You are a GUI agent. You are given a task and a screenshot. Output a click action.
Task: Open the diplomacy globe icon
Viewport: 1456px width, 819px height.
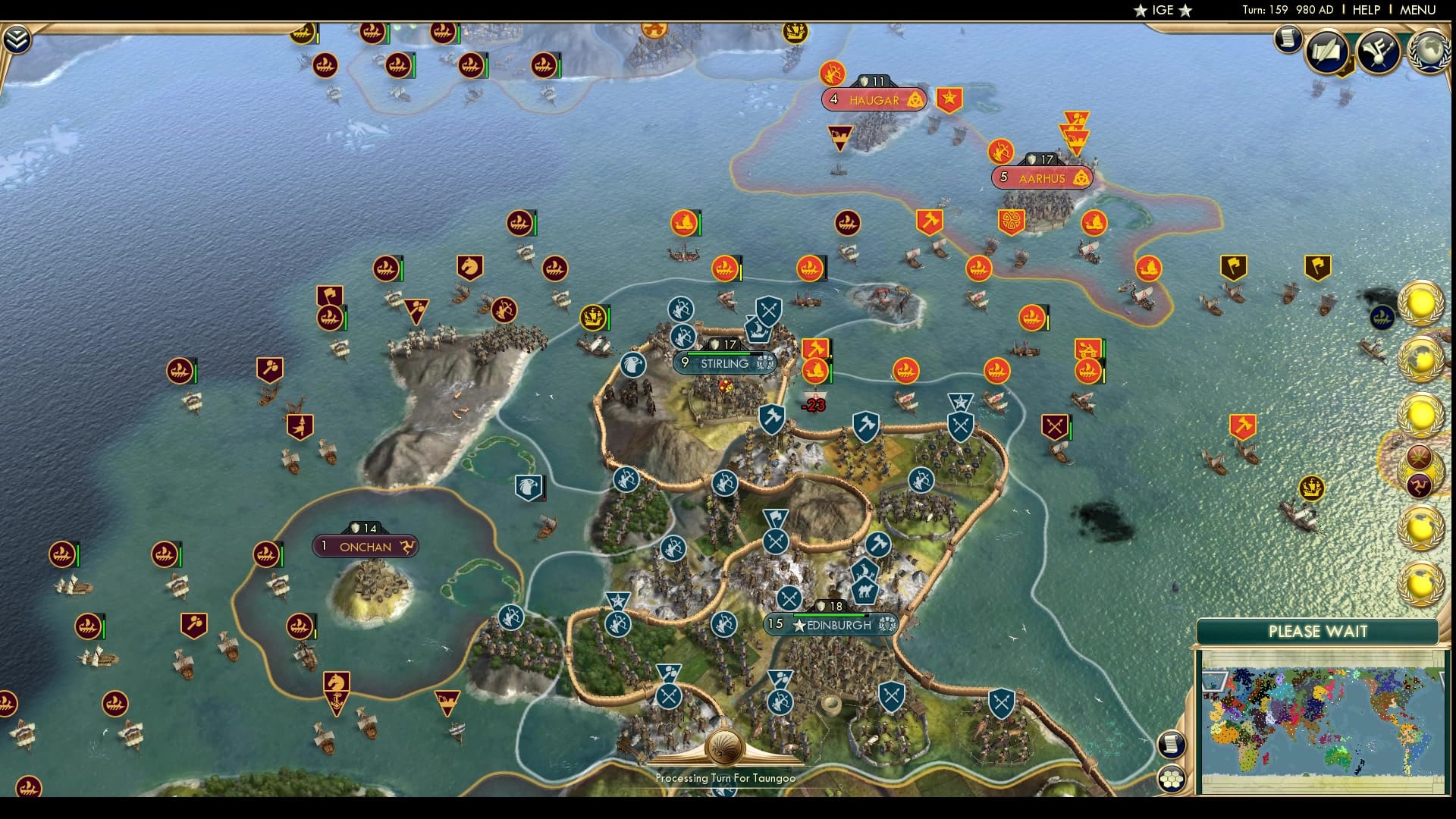click(1429, 50)
